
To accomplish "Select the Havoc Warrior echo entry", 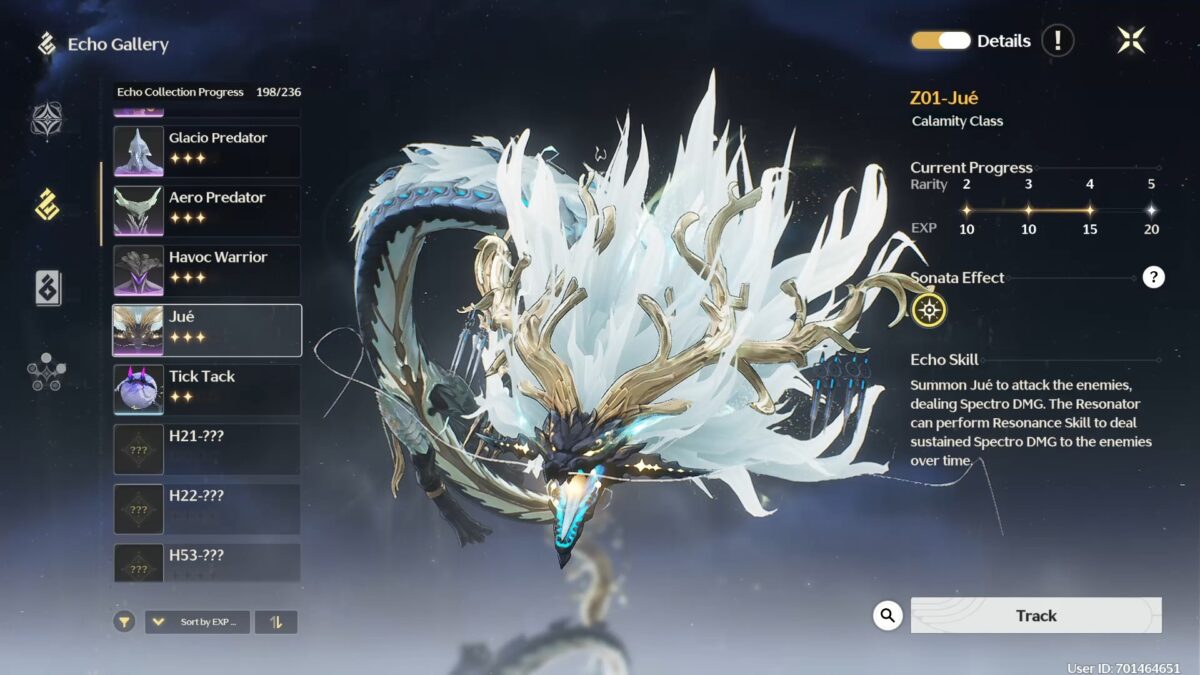I will pos(207,271).
